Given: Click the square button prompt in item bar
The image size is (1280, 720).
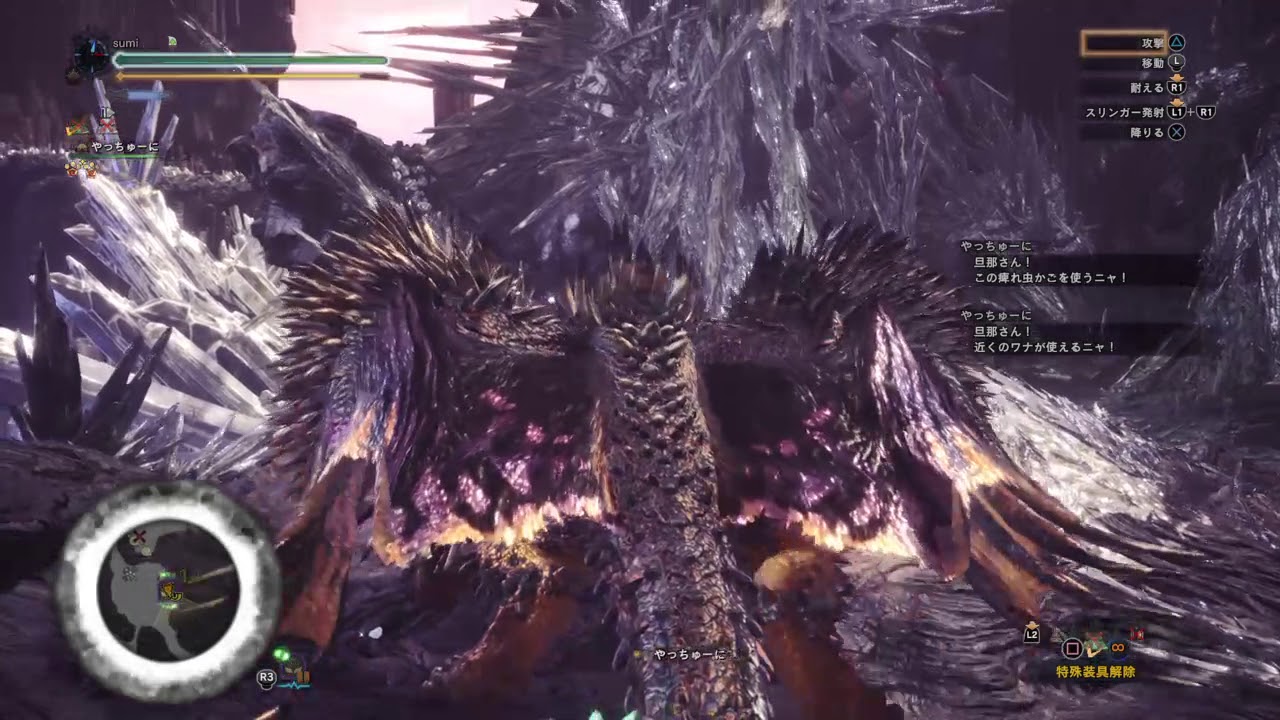Looking at the screenshot, I should pos(1071,648).
